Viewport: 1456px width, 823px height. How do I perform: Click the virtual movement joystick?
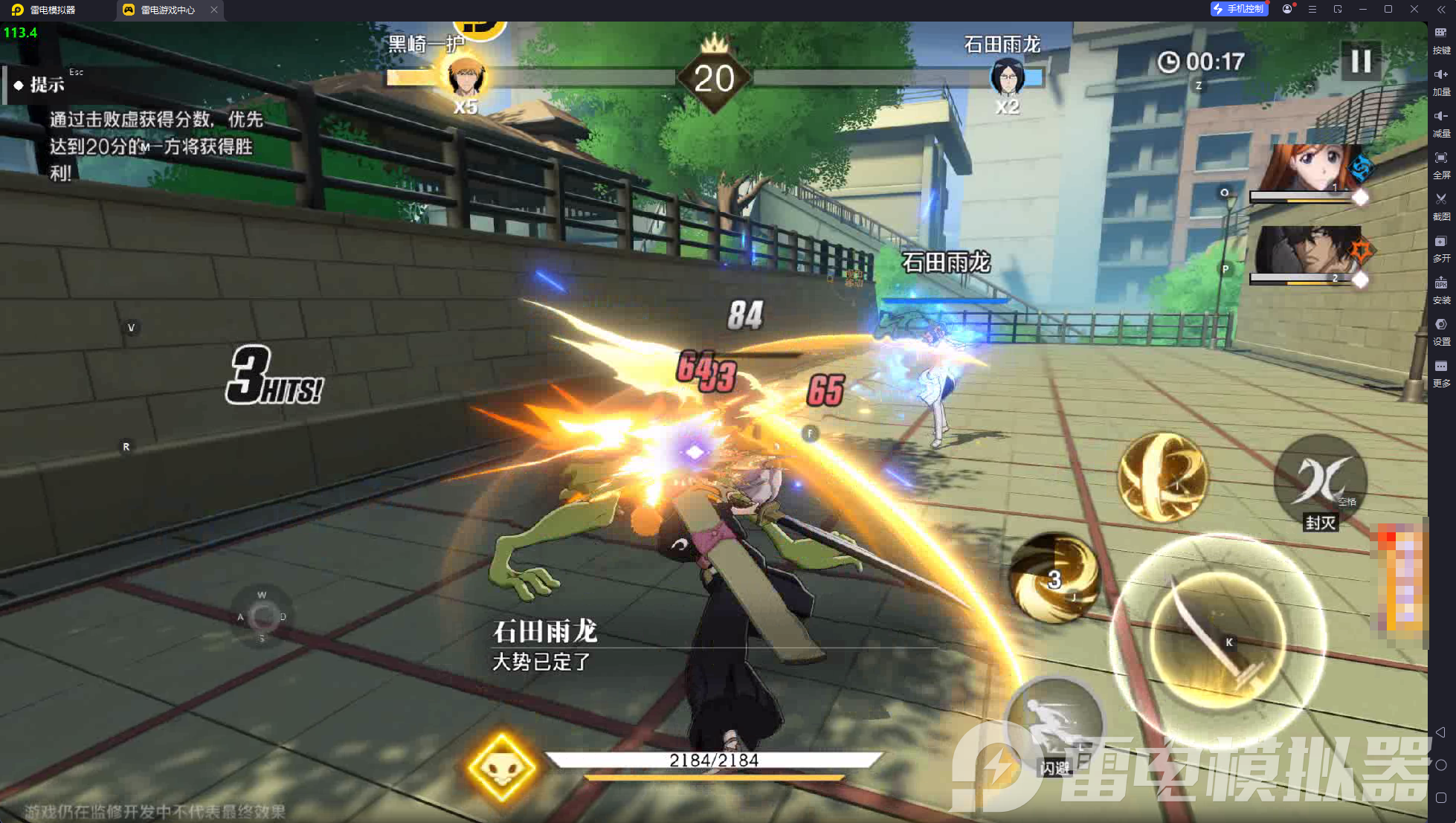coord(262,616)
